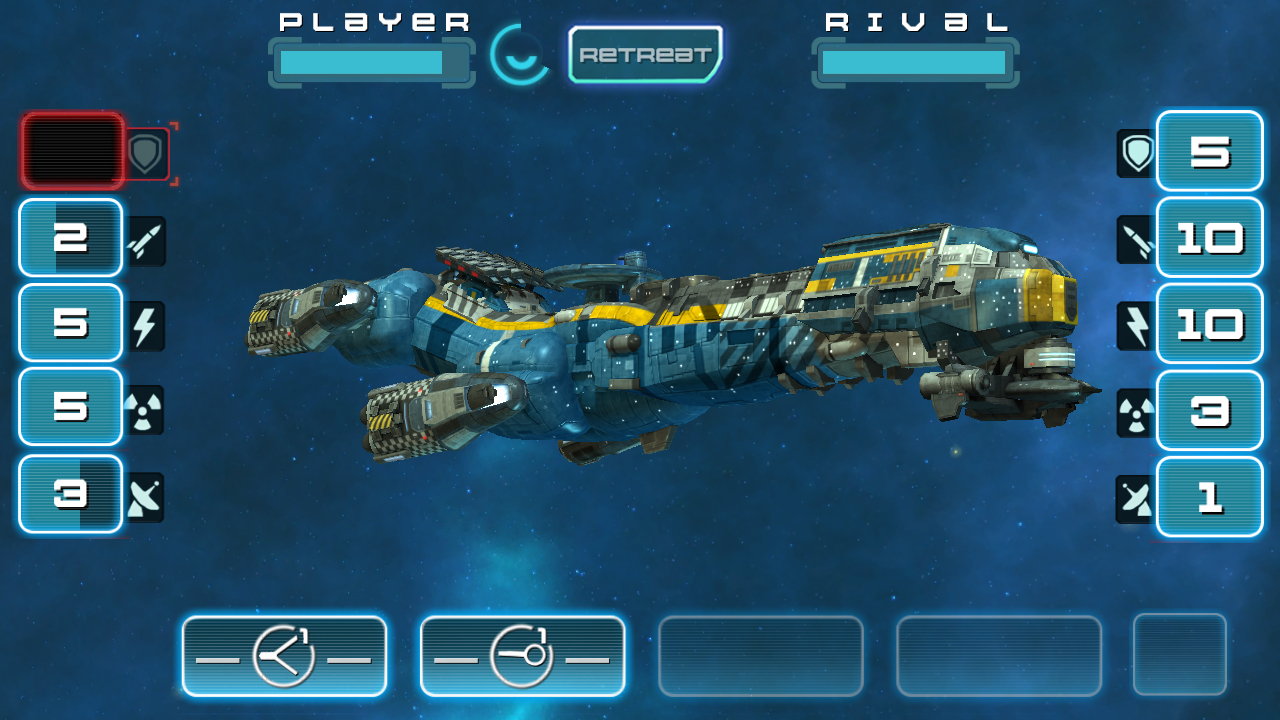
Task: Target the rival's lightning energy stat button
Action: pyautogui.click(x=1209, y=324)
